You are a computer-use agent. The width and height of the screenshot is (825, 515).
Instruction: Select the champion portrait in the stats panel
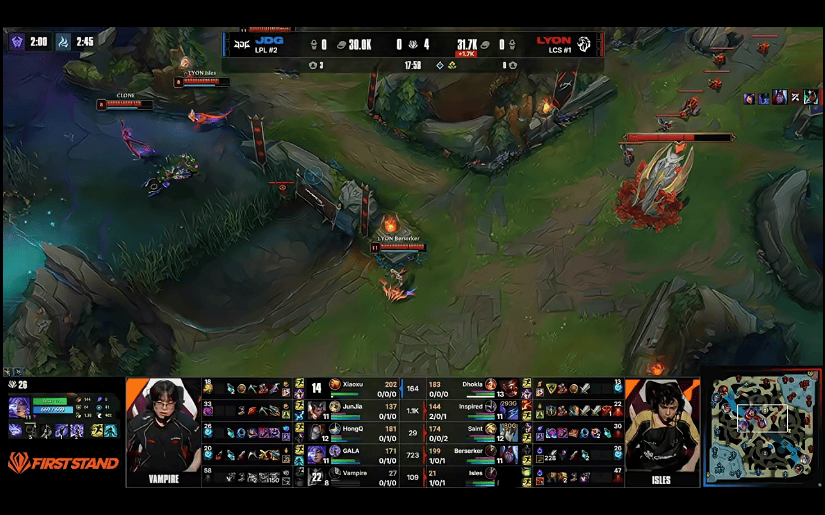click(19, 407)
